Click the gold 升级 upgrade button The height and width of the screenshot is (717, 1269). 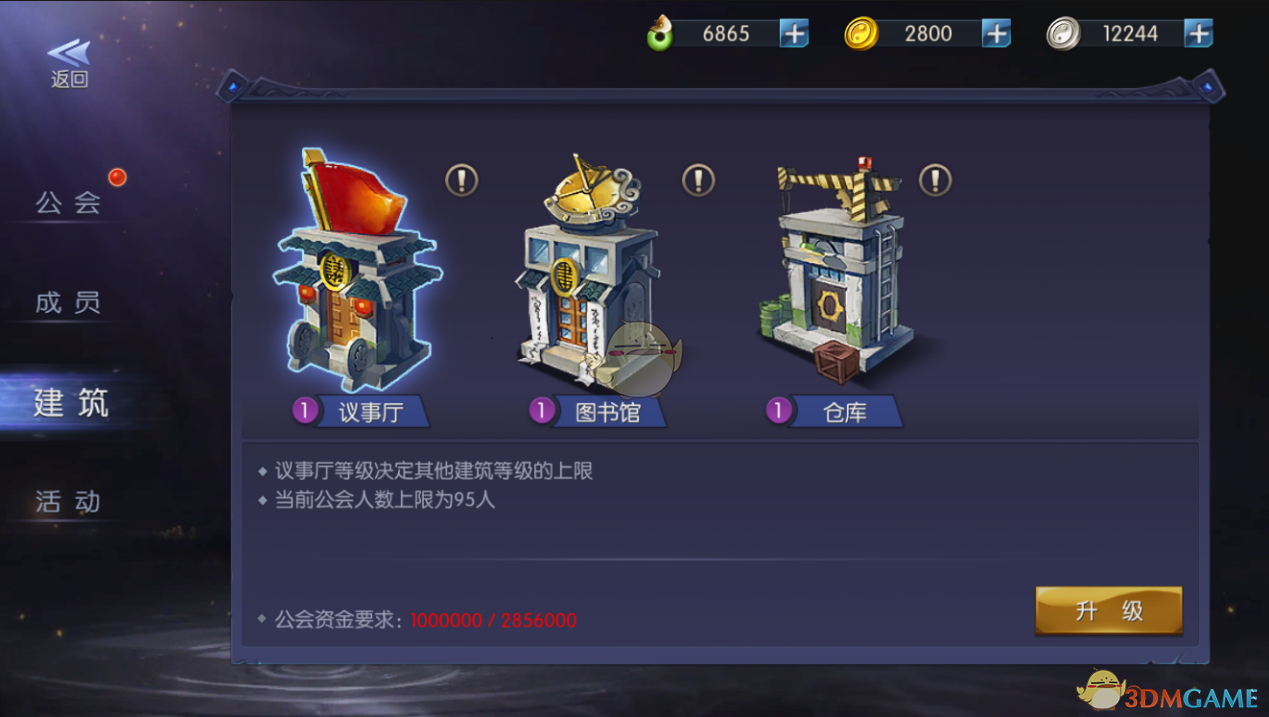pyautogui.click(x=1108, y=611)
